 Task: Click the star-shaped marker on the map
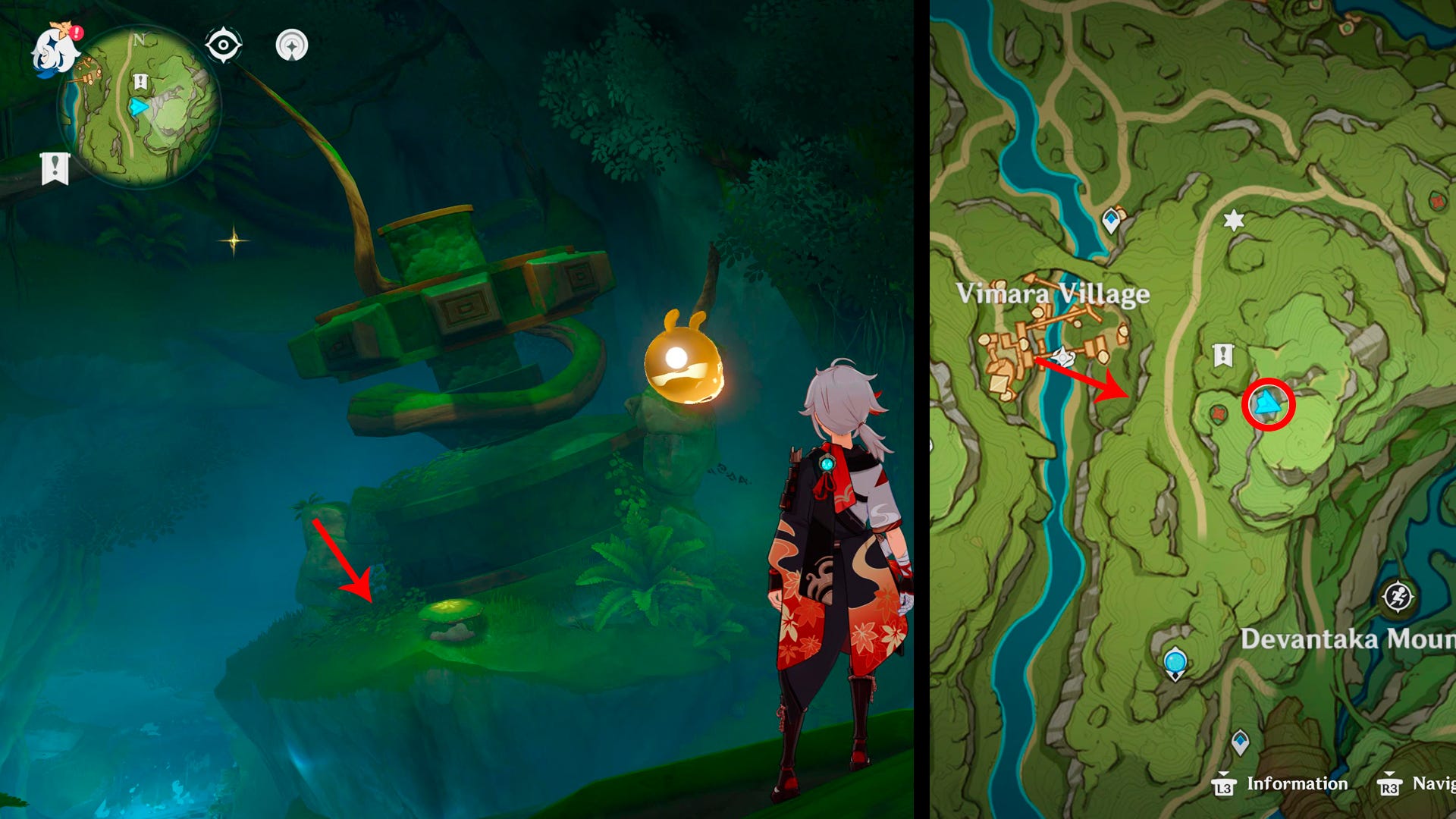coord(1234,221)
